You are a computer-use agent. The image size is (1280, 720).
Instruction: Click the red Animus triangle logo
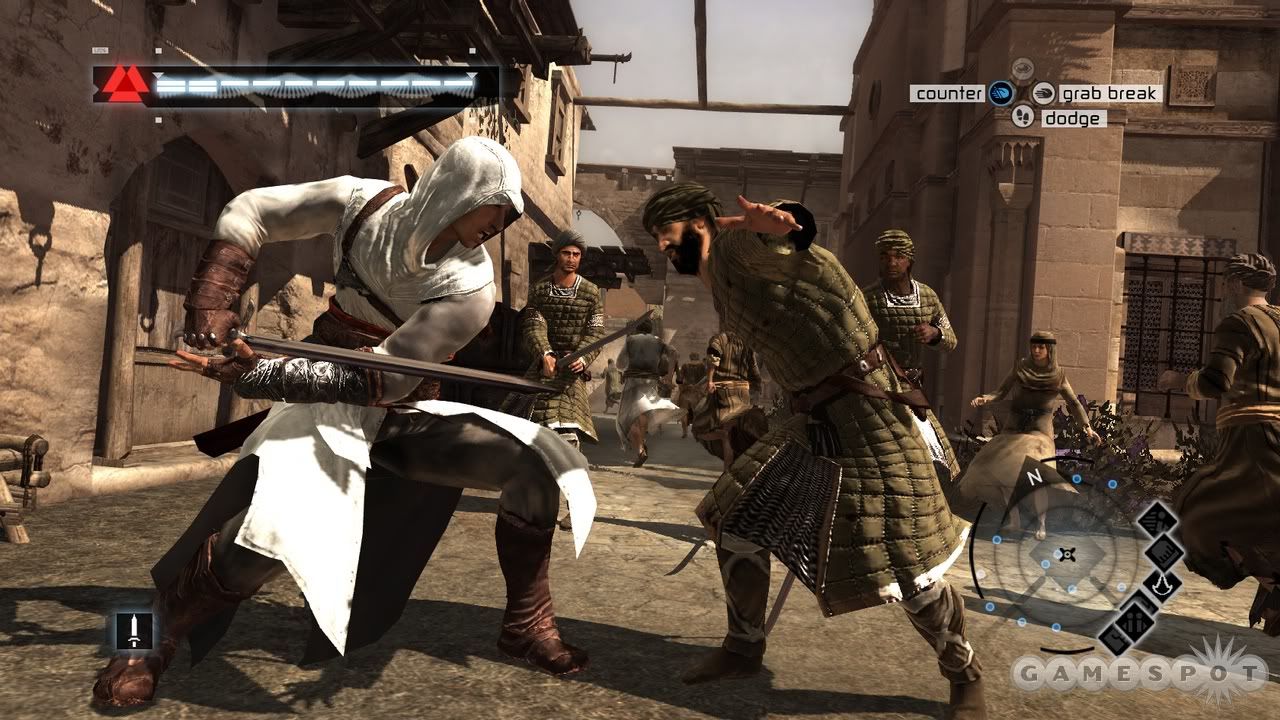[x=125, y=84]
